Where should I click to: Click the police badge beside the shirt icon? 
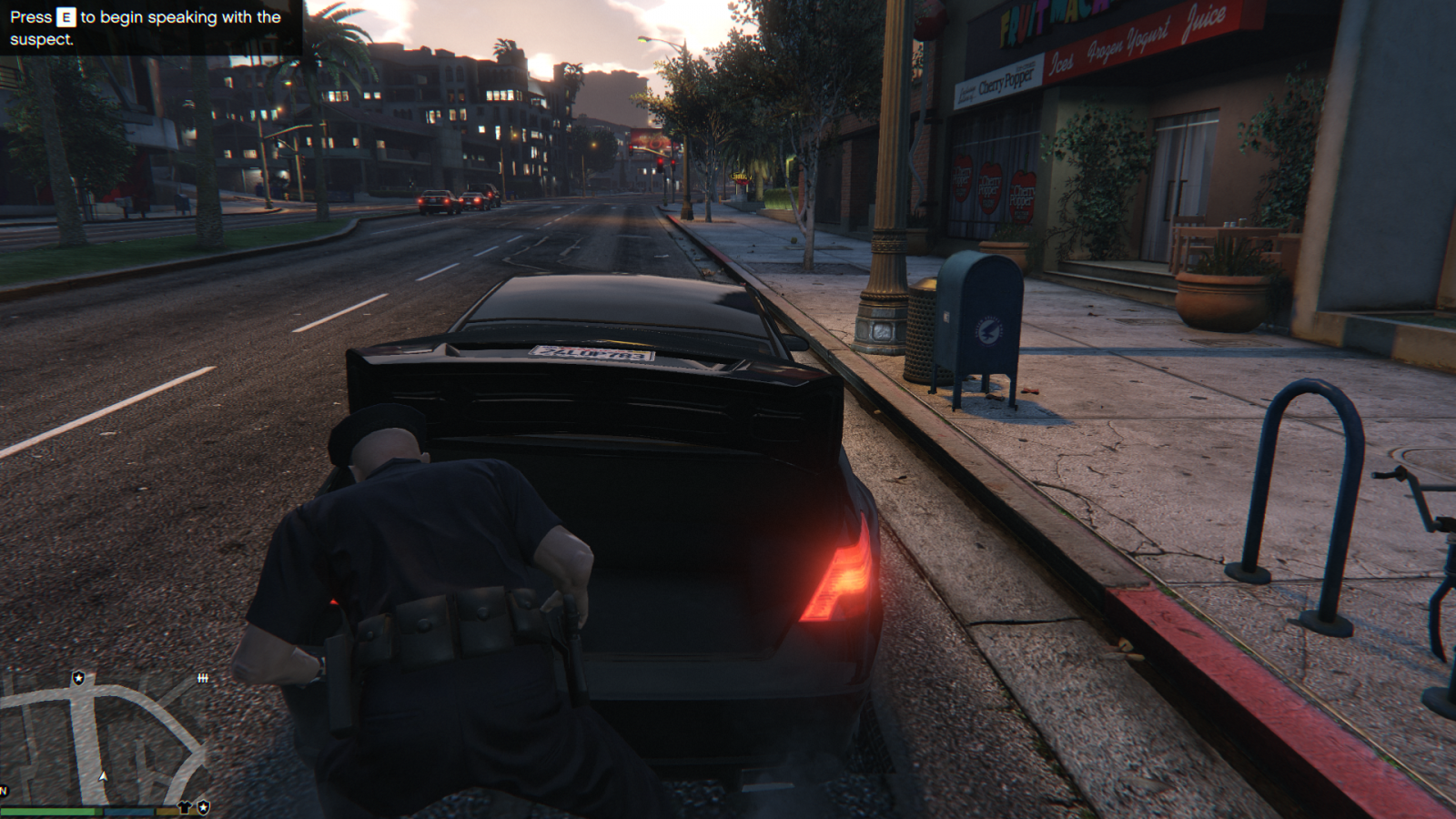[x=204, y=807]
